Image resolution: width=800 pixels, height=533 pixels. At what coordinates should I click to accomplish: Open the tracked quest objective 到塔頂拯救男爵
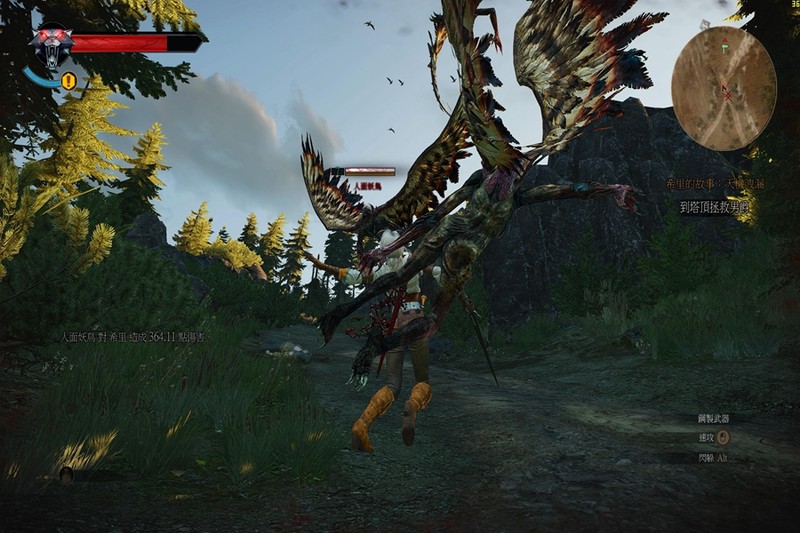[715, 207]
